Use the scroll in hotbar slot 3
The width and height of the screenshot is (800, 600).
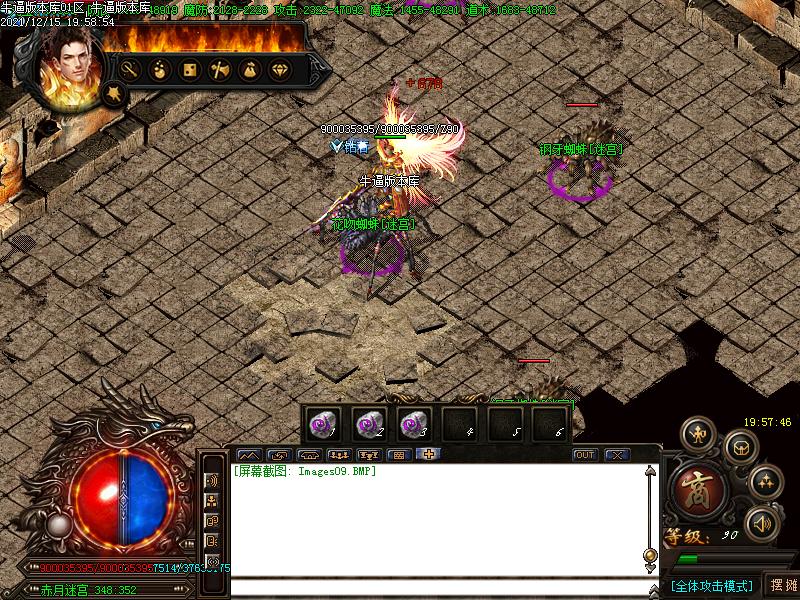(412, 423)
